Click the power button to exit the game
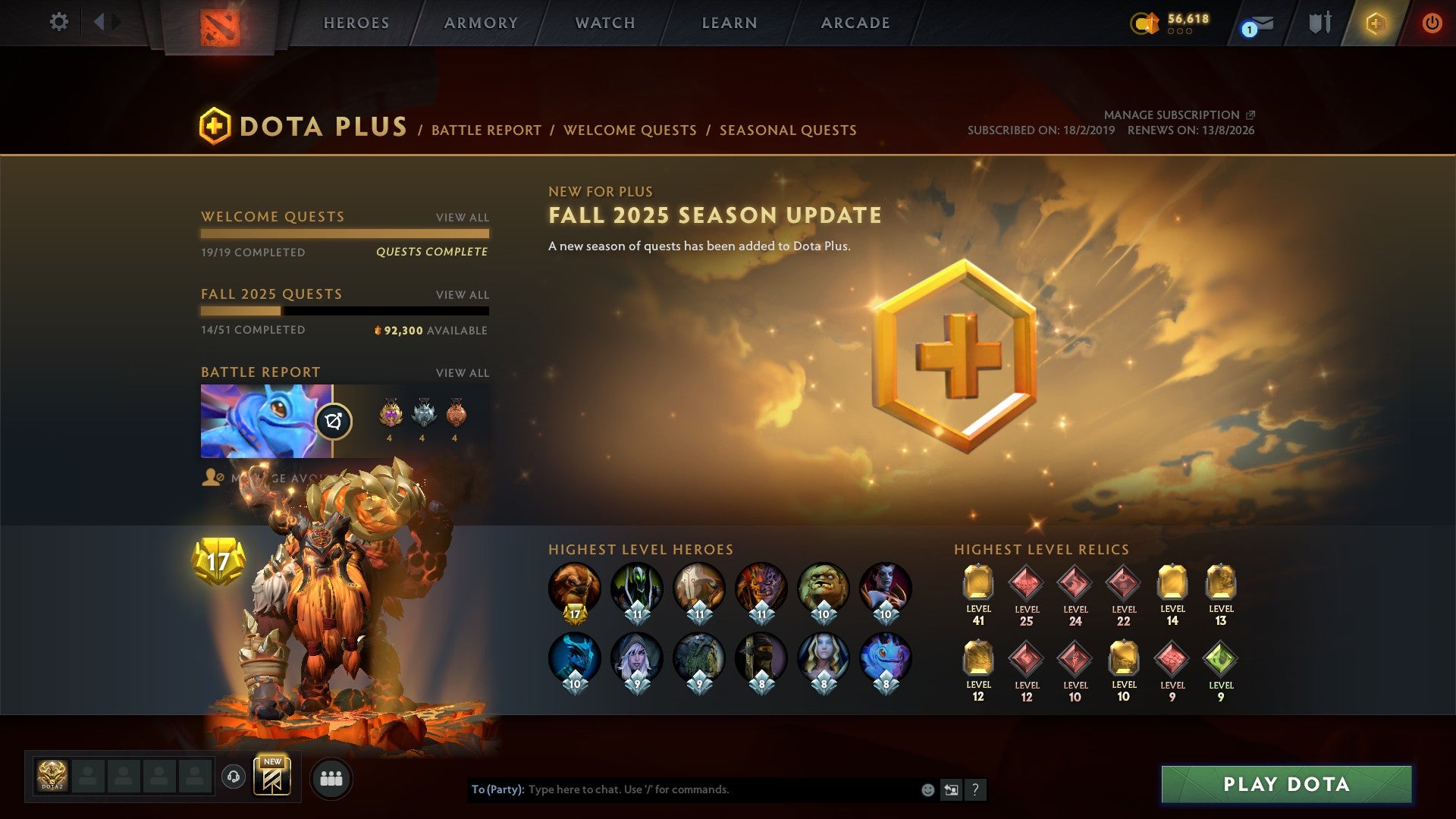This screenshot has width=1456, height=819. (x=1432, y=23)
